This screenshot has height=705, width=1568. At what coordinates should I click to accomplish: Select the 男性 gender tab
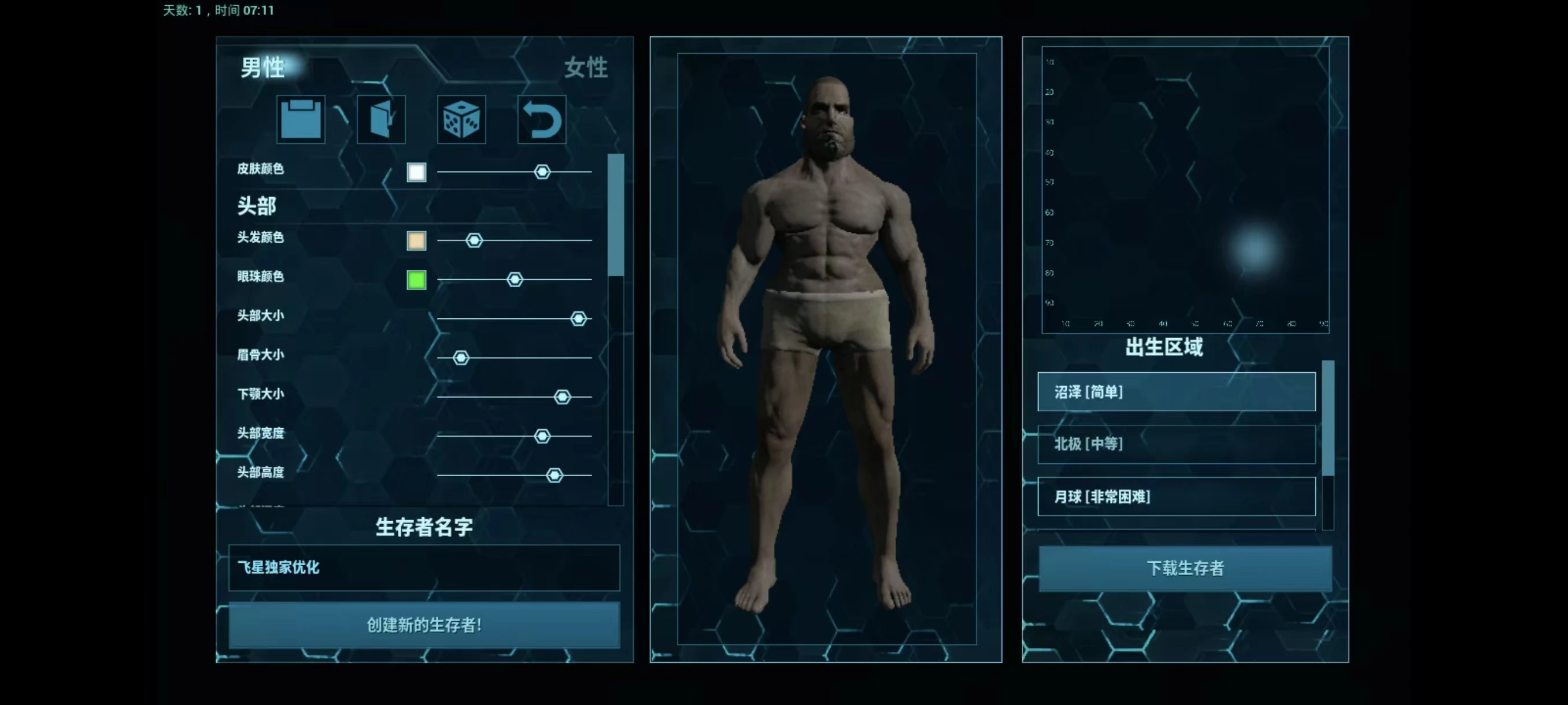[263, 68]
